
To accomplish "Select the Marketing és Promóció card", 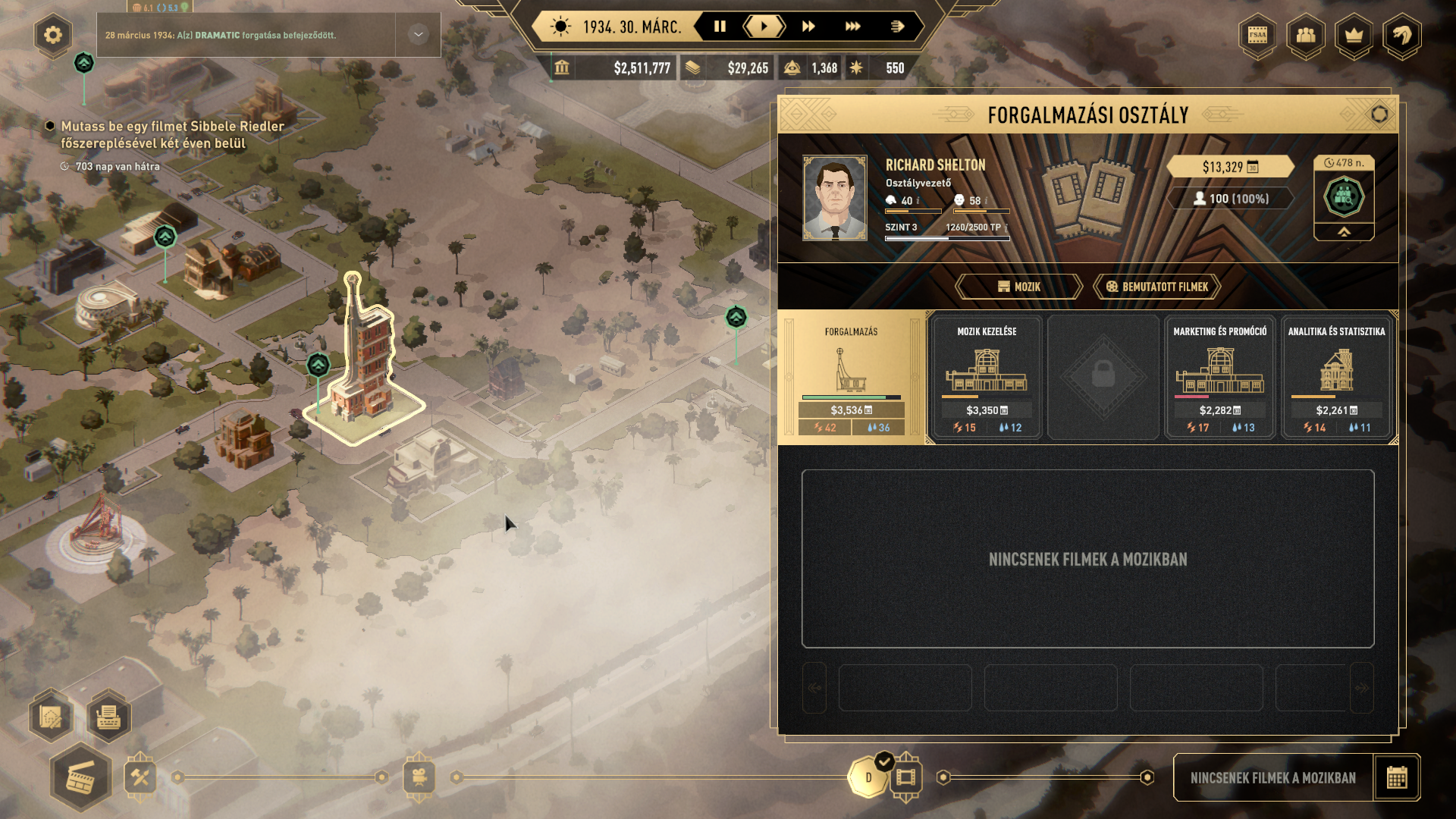I will [1219, 377].
